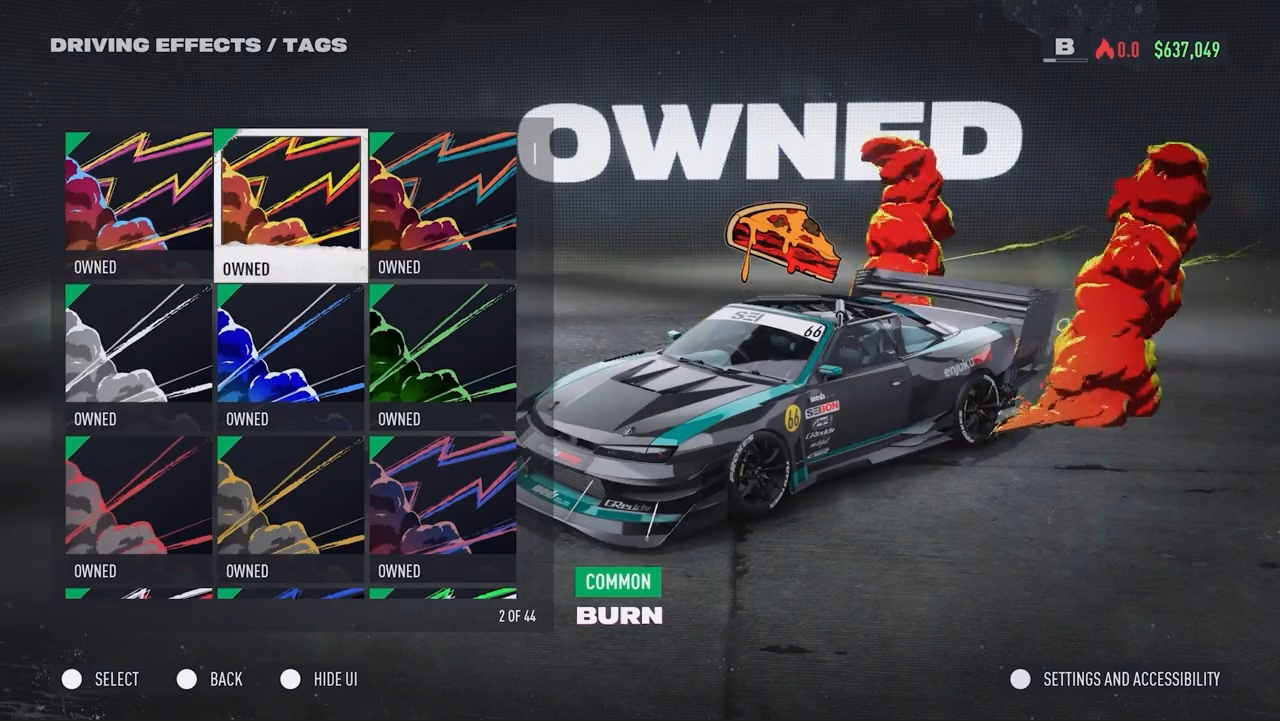
Task: Select the green smoke driving effect
Action: 443,356
